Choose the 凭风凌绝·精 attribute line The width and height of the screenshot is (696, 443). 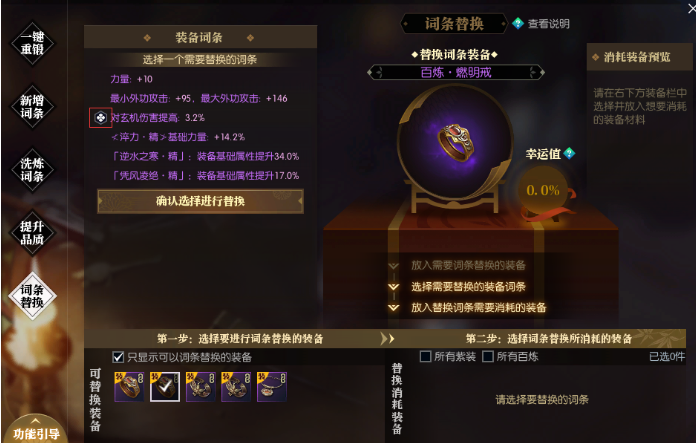[204, 175]
